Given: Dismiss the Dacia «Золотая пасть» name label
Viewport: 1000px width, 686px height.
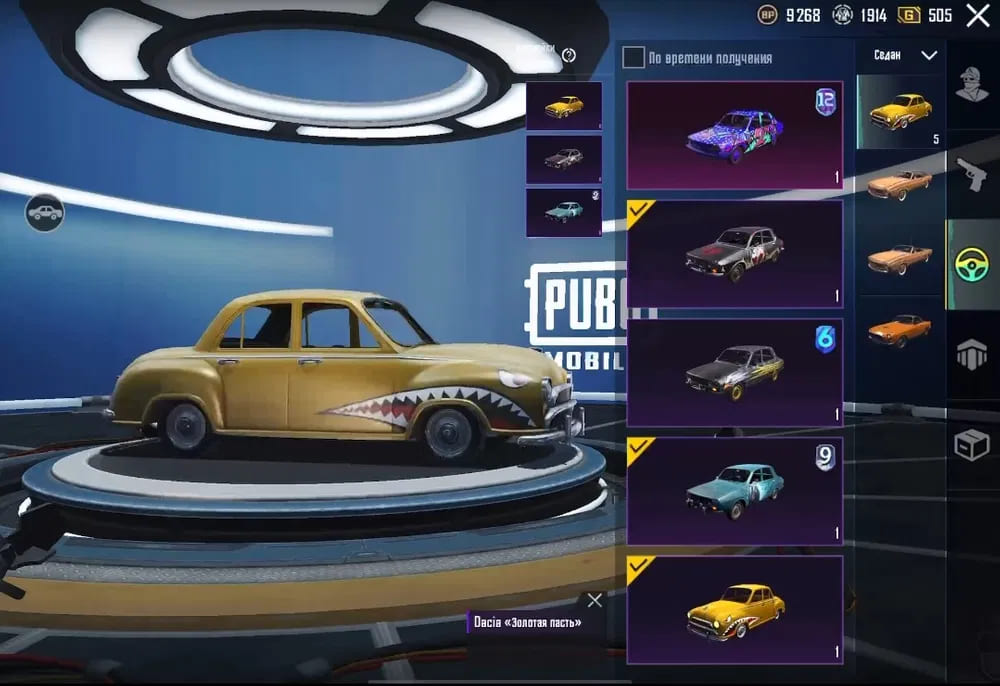Looking at the screenshot, I should pyautogui.click(x=595, y=600).
